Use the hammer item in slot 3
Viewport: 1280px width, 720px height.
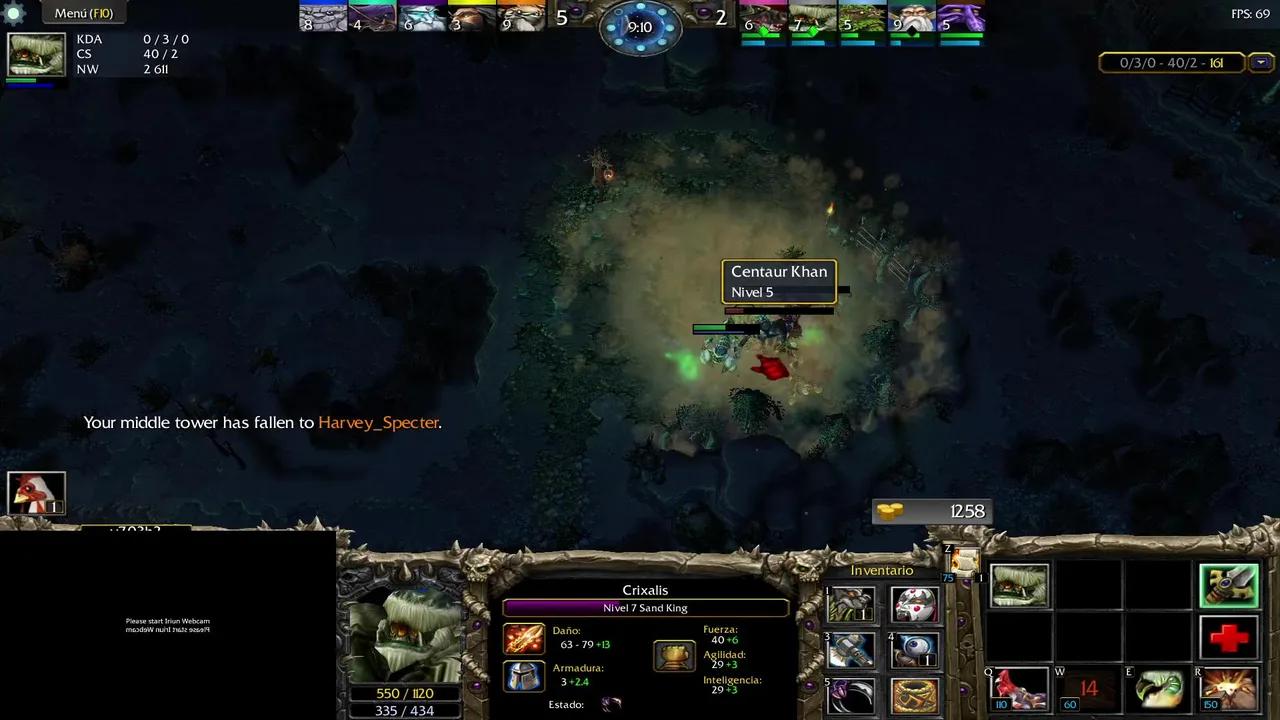[852, 651]
